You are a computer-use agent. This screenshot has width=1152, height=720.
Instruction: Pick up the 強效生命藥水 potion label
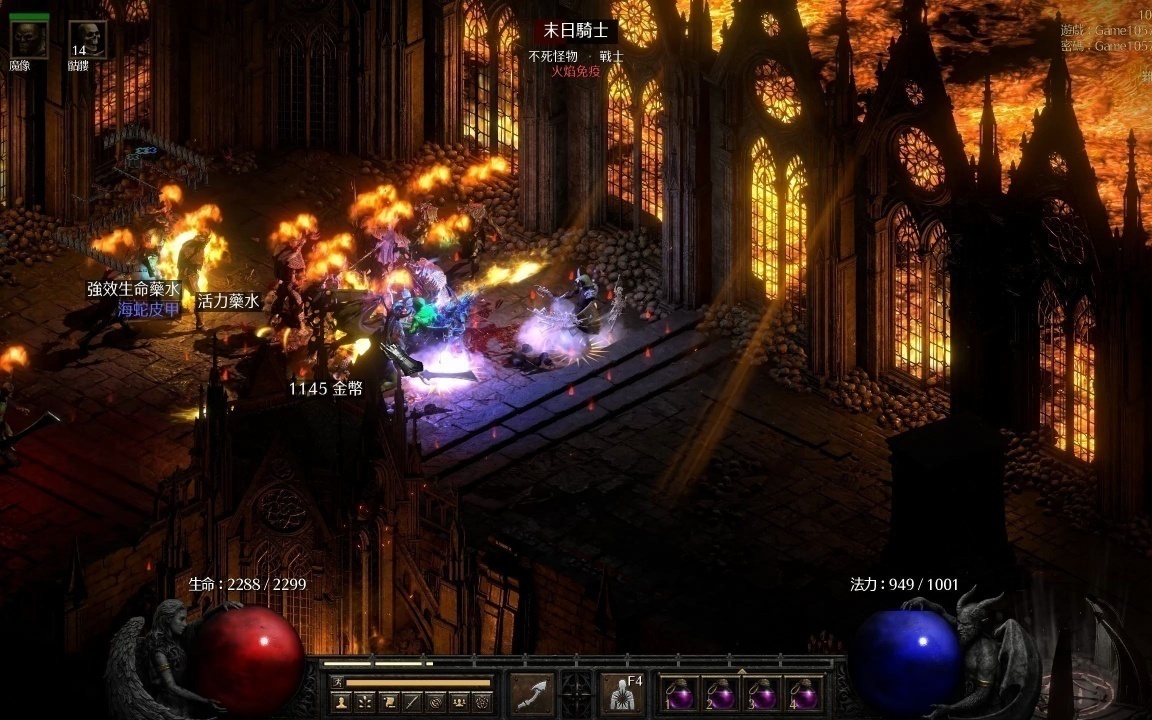(133, 289)
